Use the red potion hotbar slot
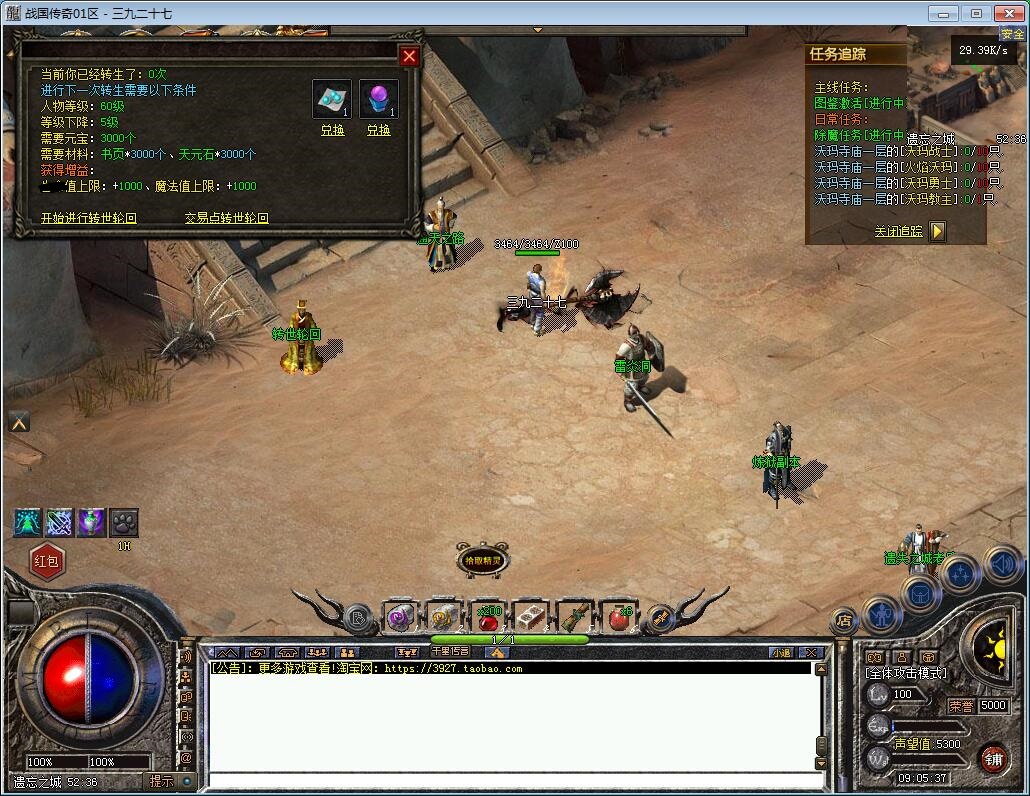1030x796 pixels. click(x=488, y=616)
